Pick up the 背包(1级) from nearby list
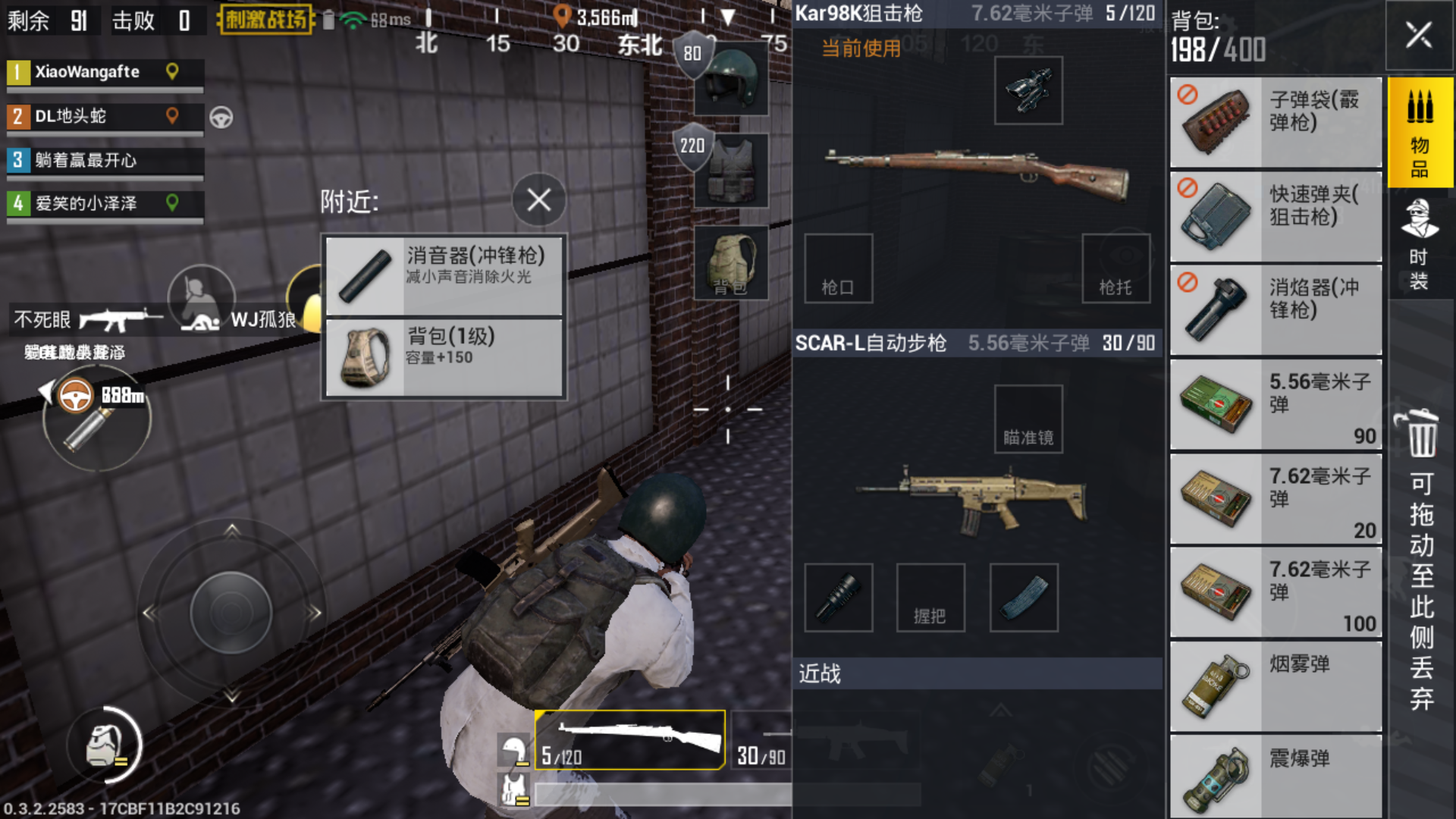This screenshot has width=1456, height=819. pyautogui.click(x=444, y=355)
